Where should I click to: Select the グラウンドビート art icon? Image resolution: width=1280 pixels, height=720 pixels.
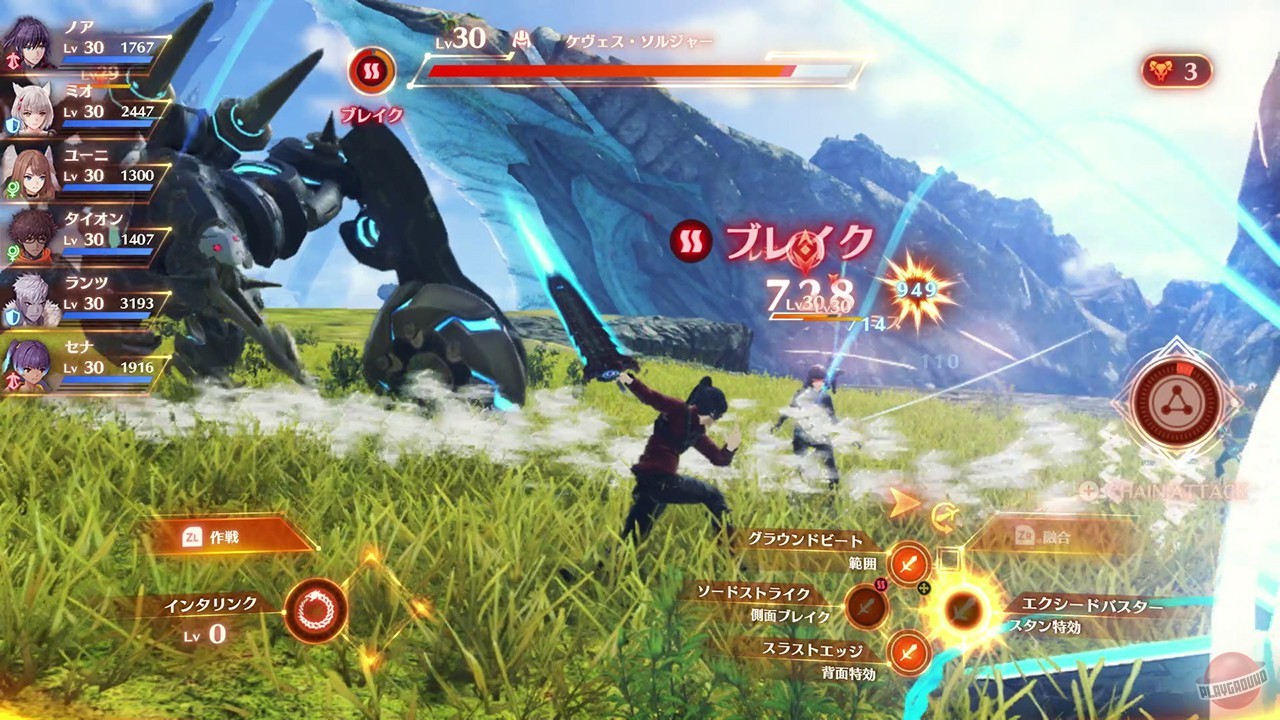coord(908,564)
